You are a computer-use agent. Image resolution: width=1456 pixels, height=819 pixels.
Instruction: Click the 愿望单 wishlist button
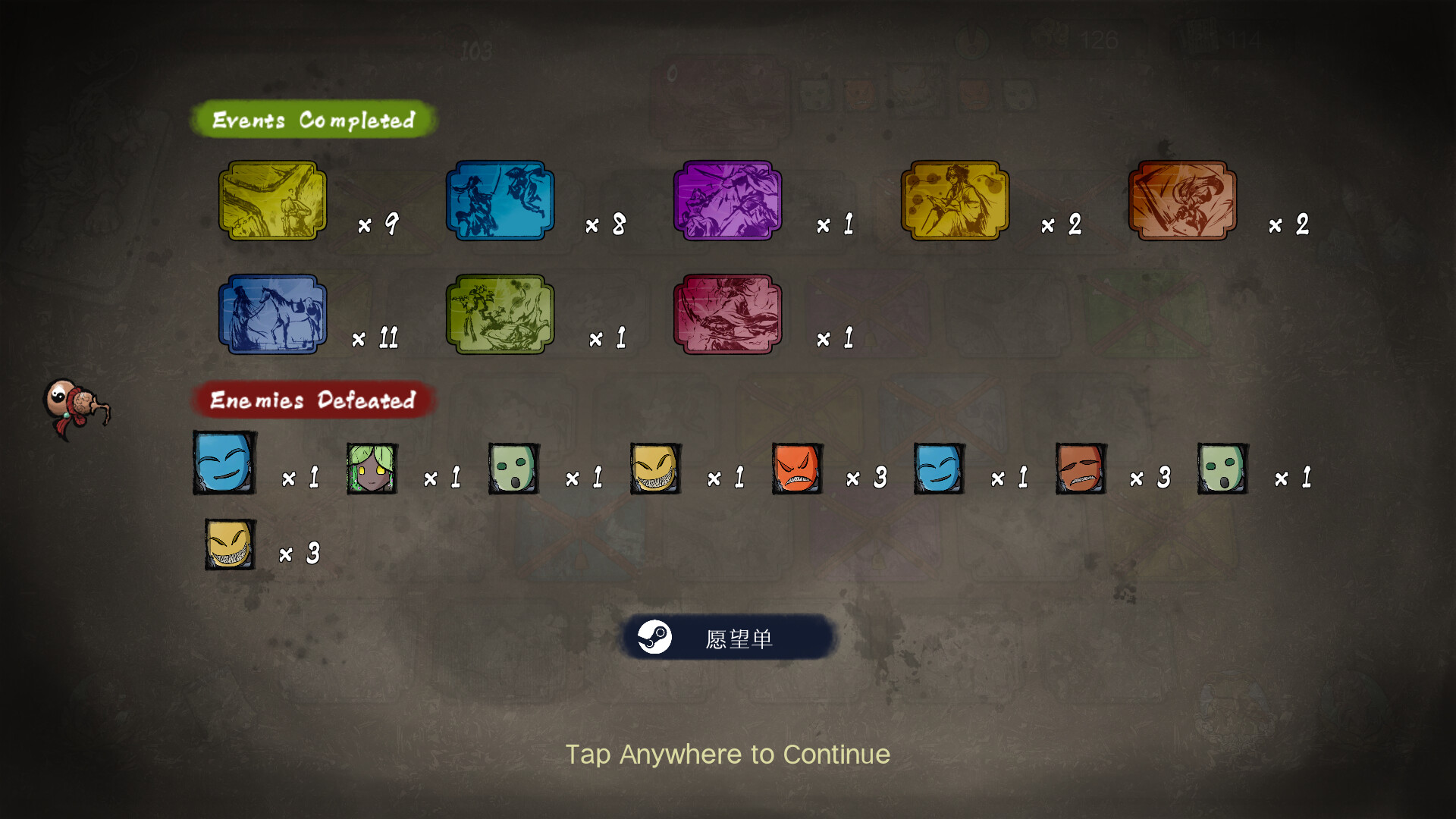coord(728,637)
